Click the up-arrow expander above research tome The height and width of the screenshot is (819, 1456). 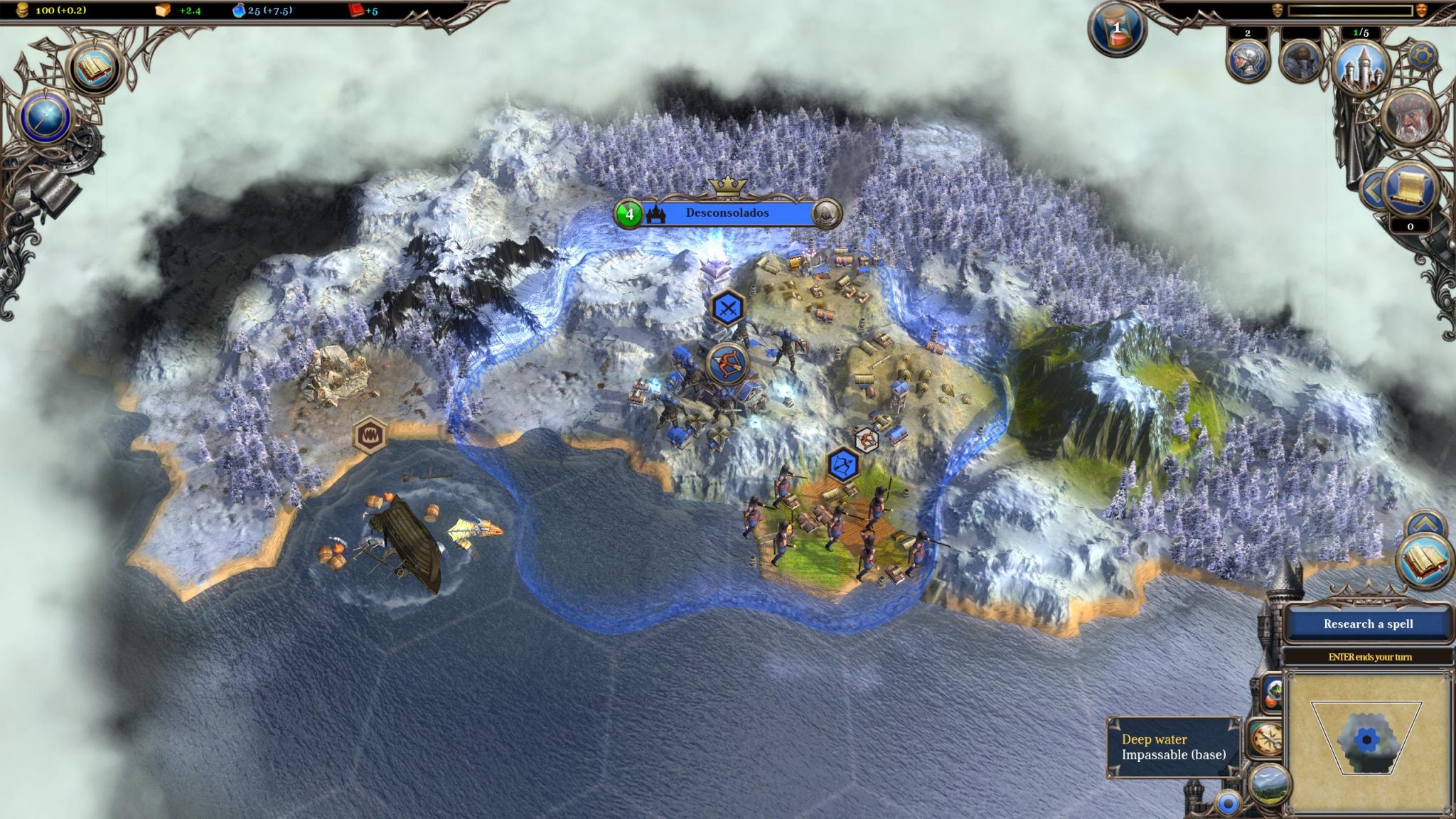pyautogui.click(x=1425, y=525)
